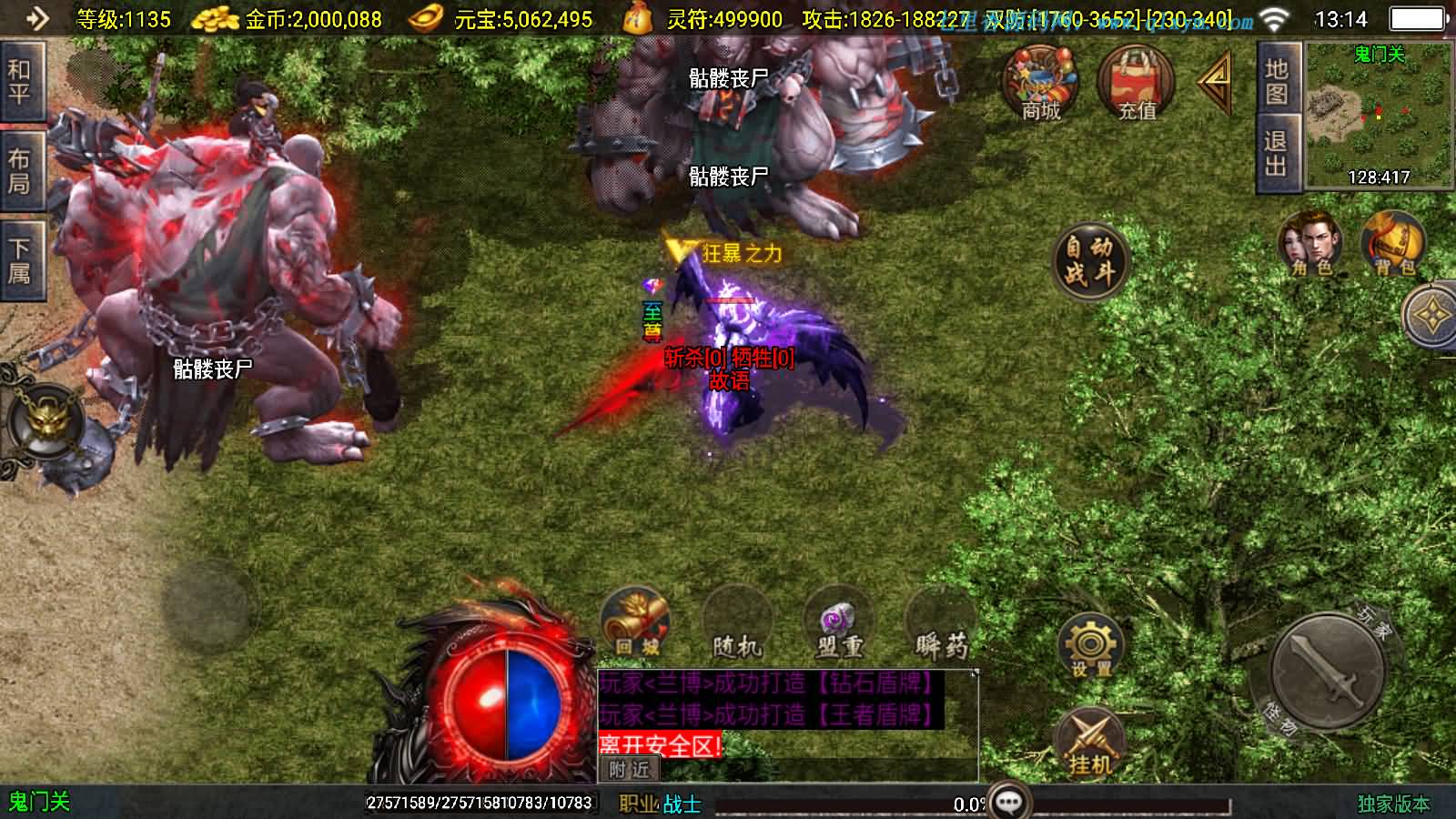The image size is (1456, 819).
Task: Click the 鬼门关 minimap
Action: (x=1379, y=116)
